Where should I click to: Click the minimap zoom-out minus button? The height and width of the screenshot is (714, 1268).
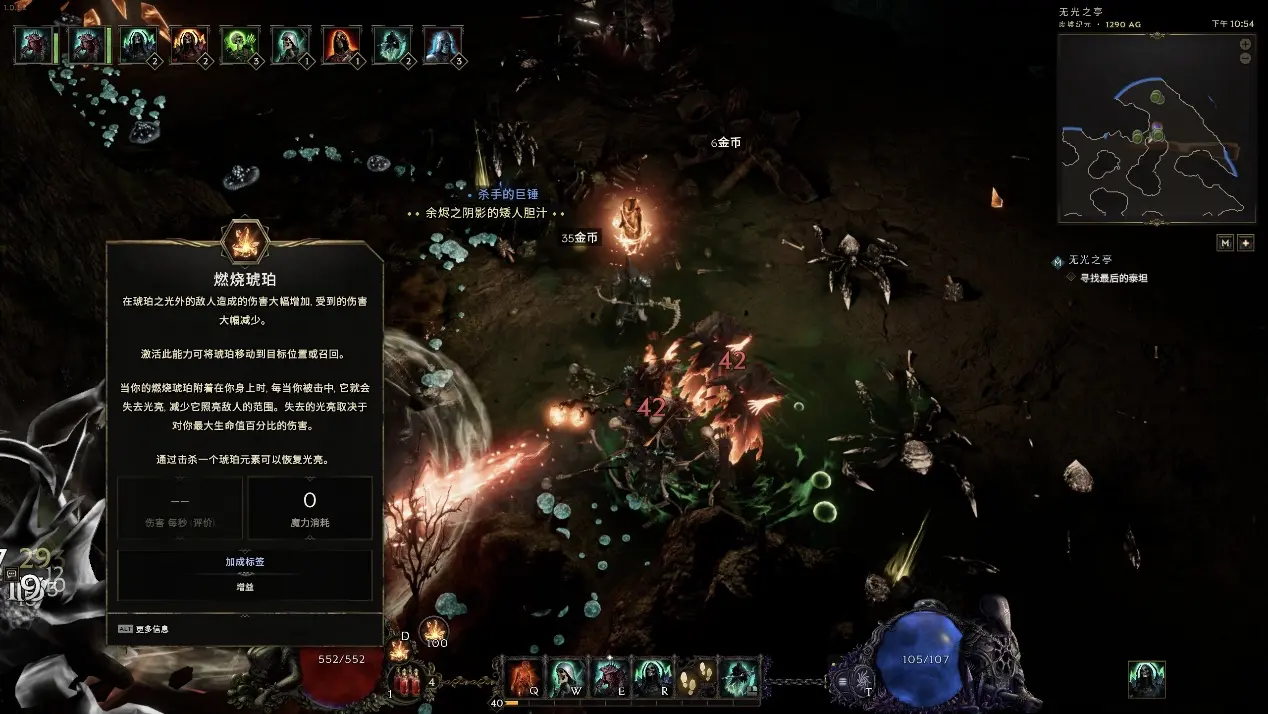coord(1245,59)
